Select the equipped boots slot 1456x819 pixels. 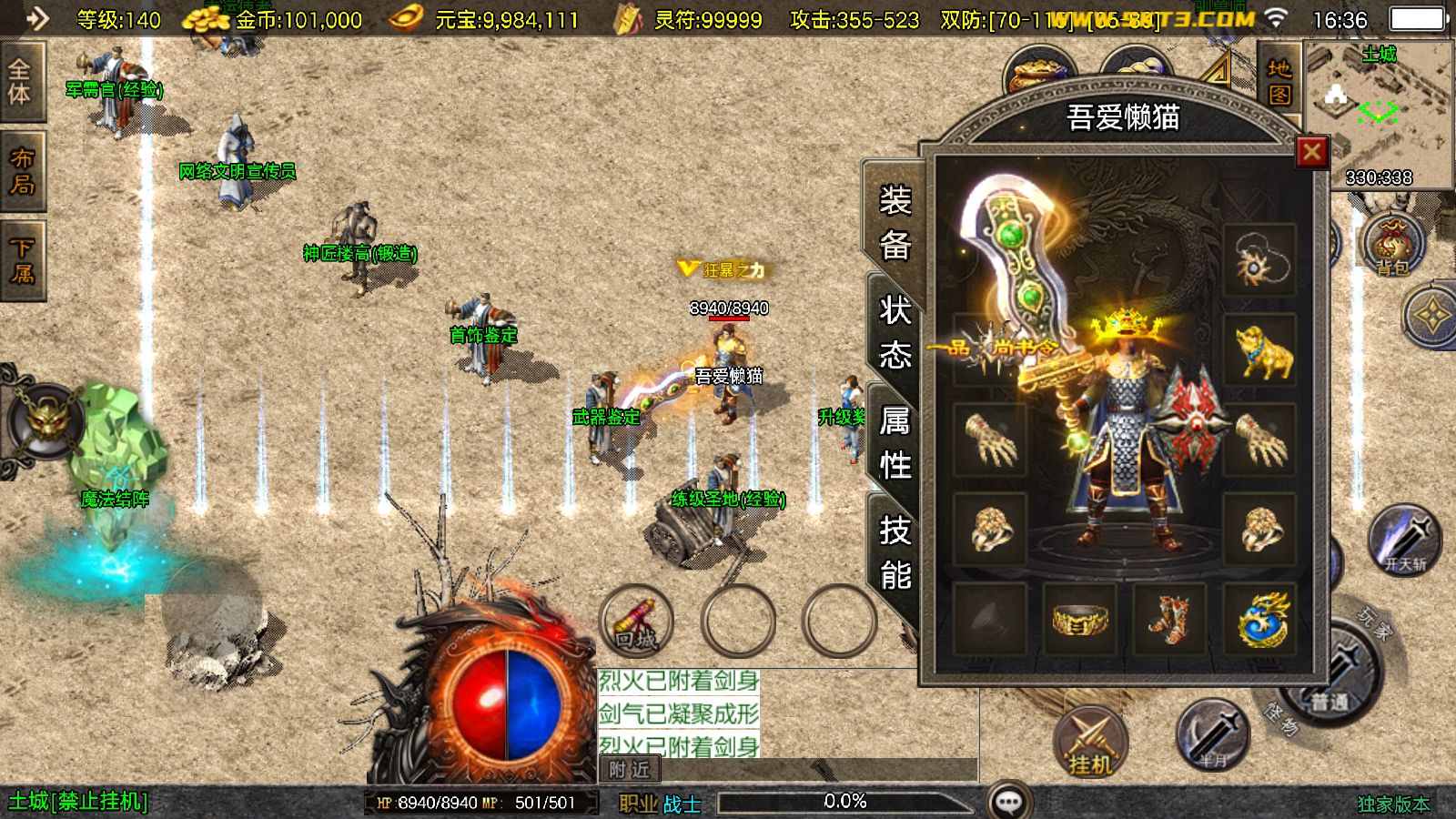[x=1169, y=620]
